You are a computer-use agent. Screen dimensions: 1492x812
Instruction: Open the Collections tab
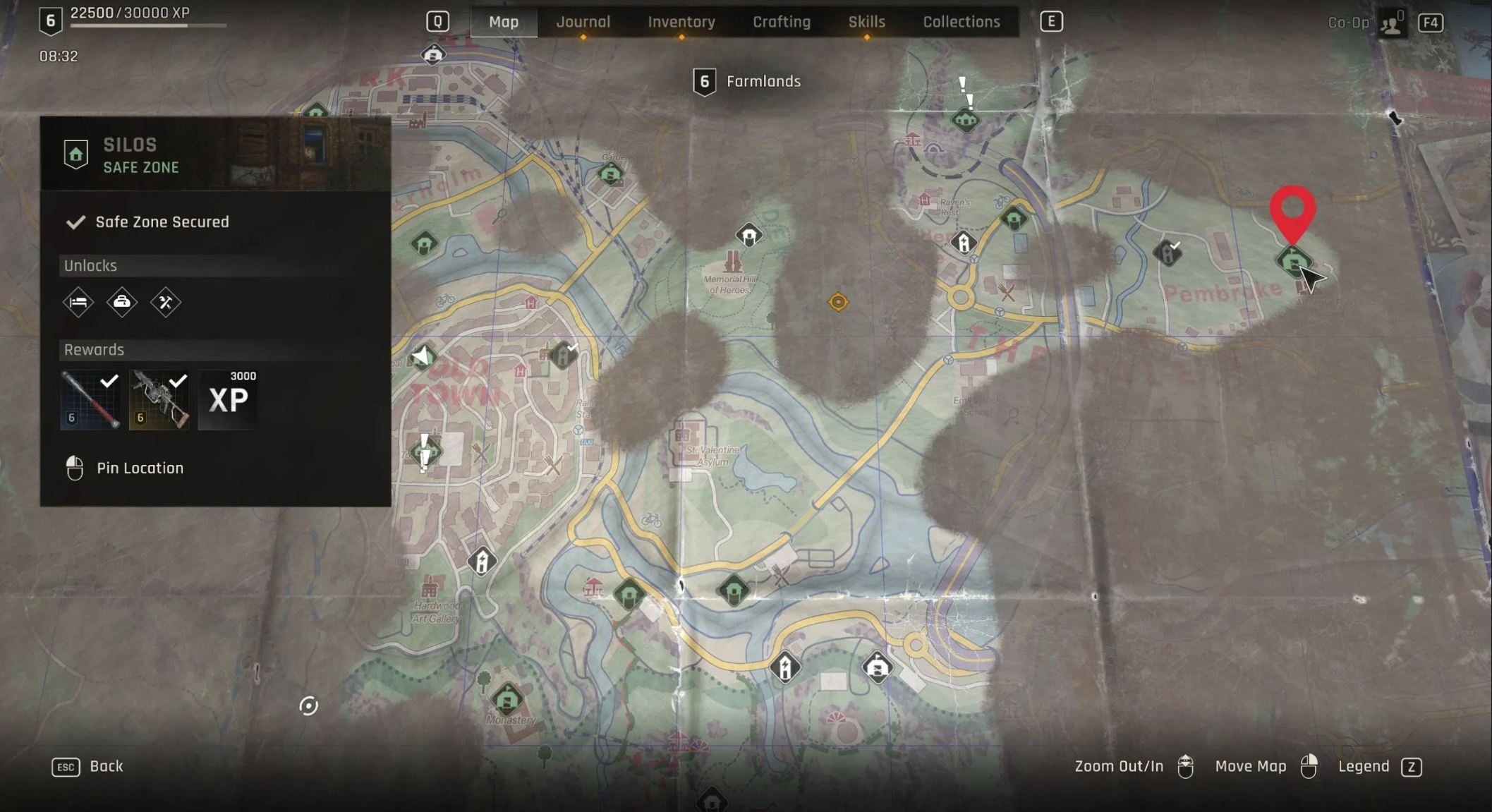coord(961,22)
